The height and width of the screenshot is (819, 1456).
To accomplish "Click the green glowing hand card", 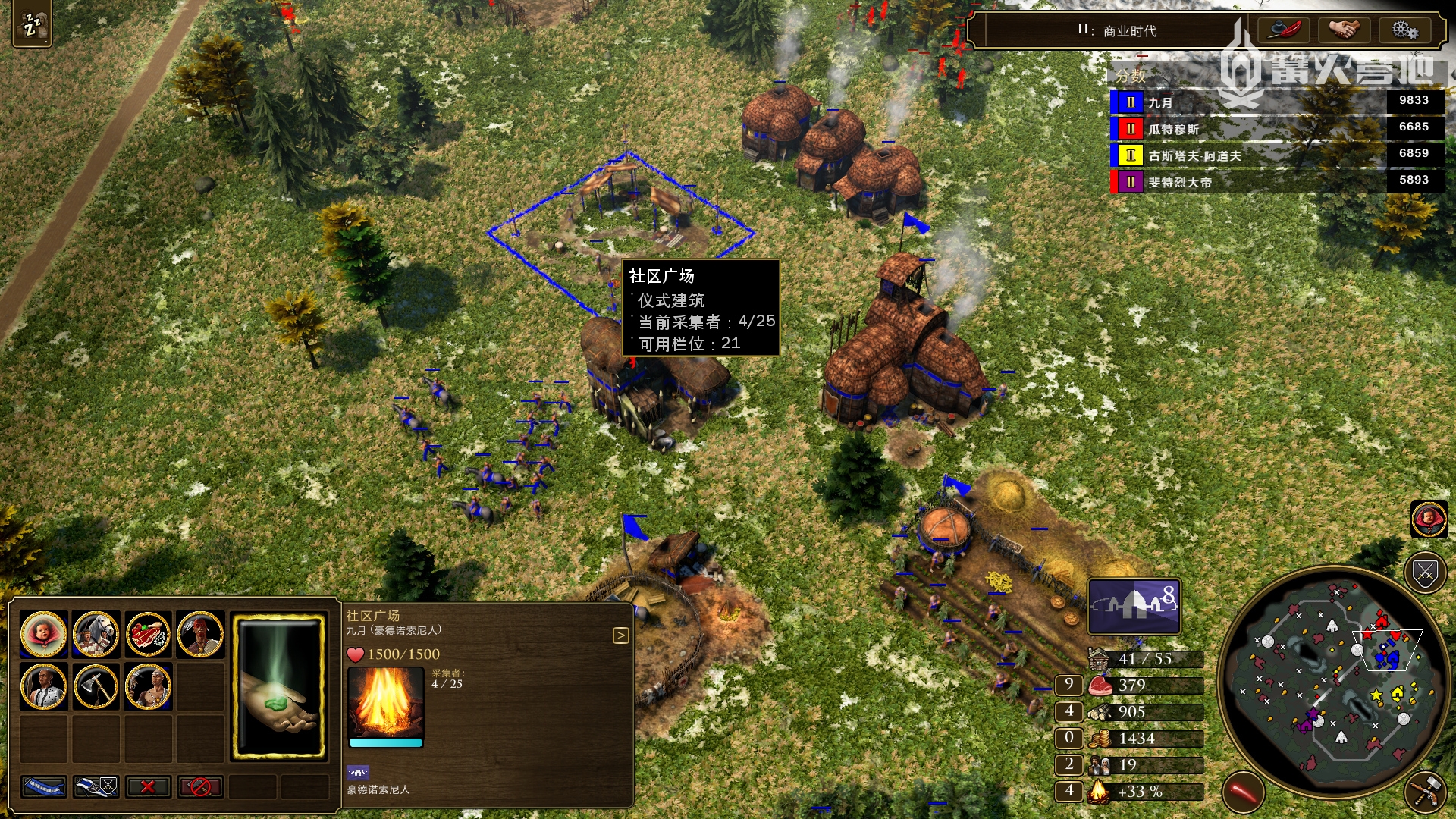I will tap(278, 686).
